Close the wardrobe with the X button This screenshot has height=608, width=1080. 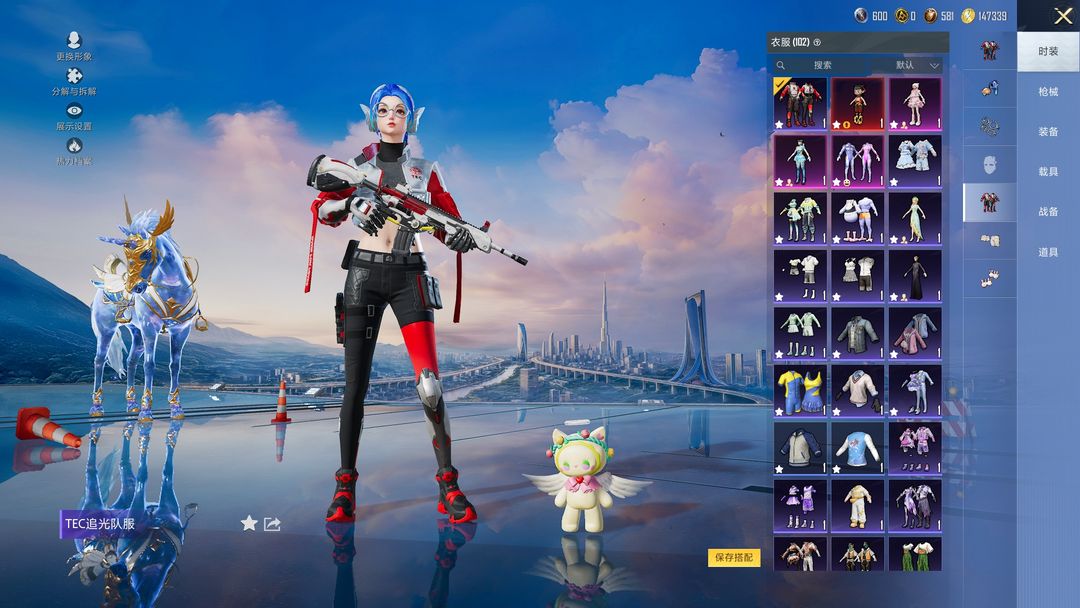pos(1062,16)
